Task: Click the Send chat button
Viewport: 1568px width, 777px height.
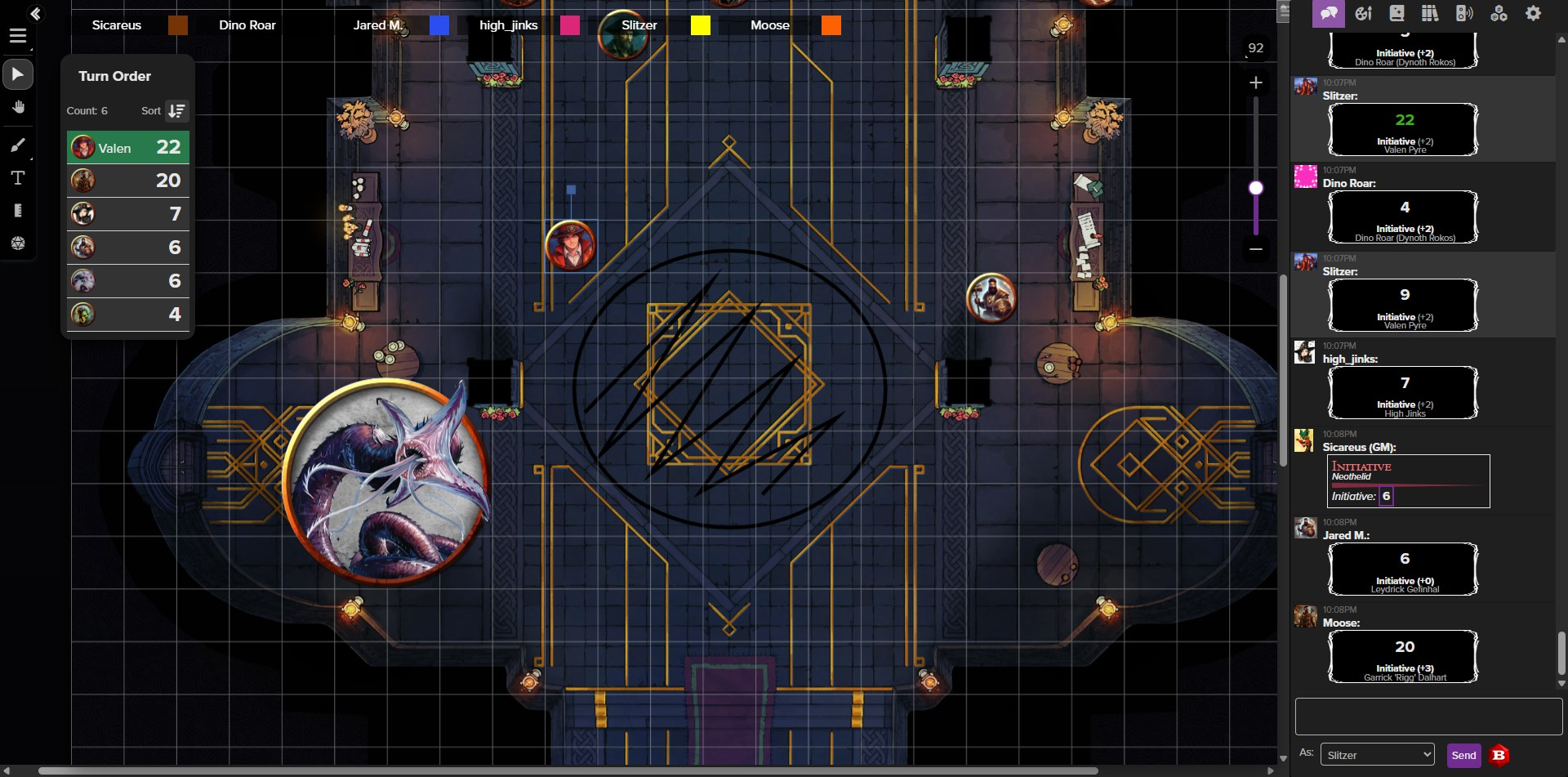Action: pos(1463,755)
